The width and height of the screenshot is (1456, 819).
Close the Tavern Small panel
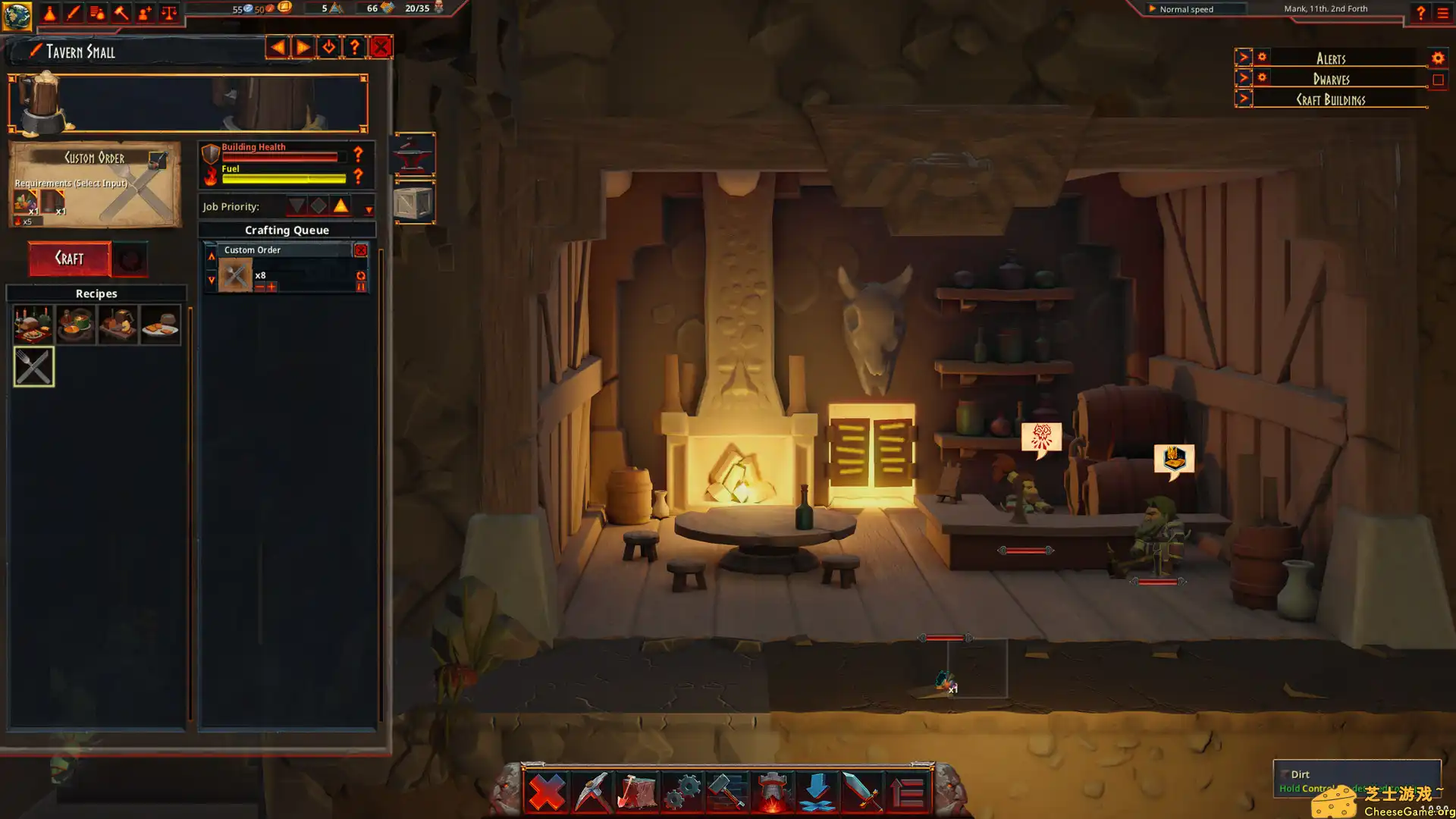pyautogui.click(x=381, y=47)
